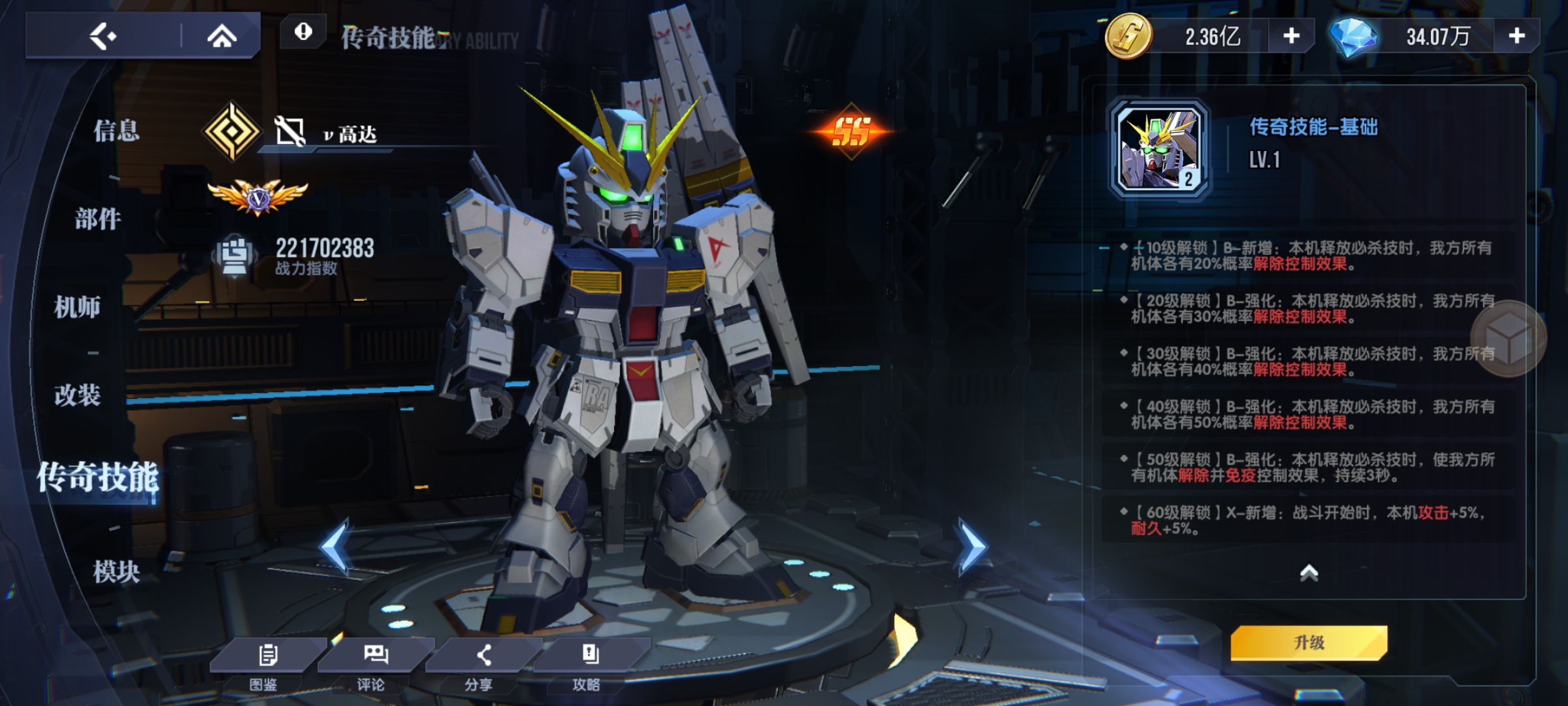The image size is (1568, 706).
Task: Share this mech via 分享
Action: [482, 664]
